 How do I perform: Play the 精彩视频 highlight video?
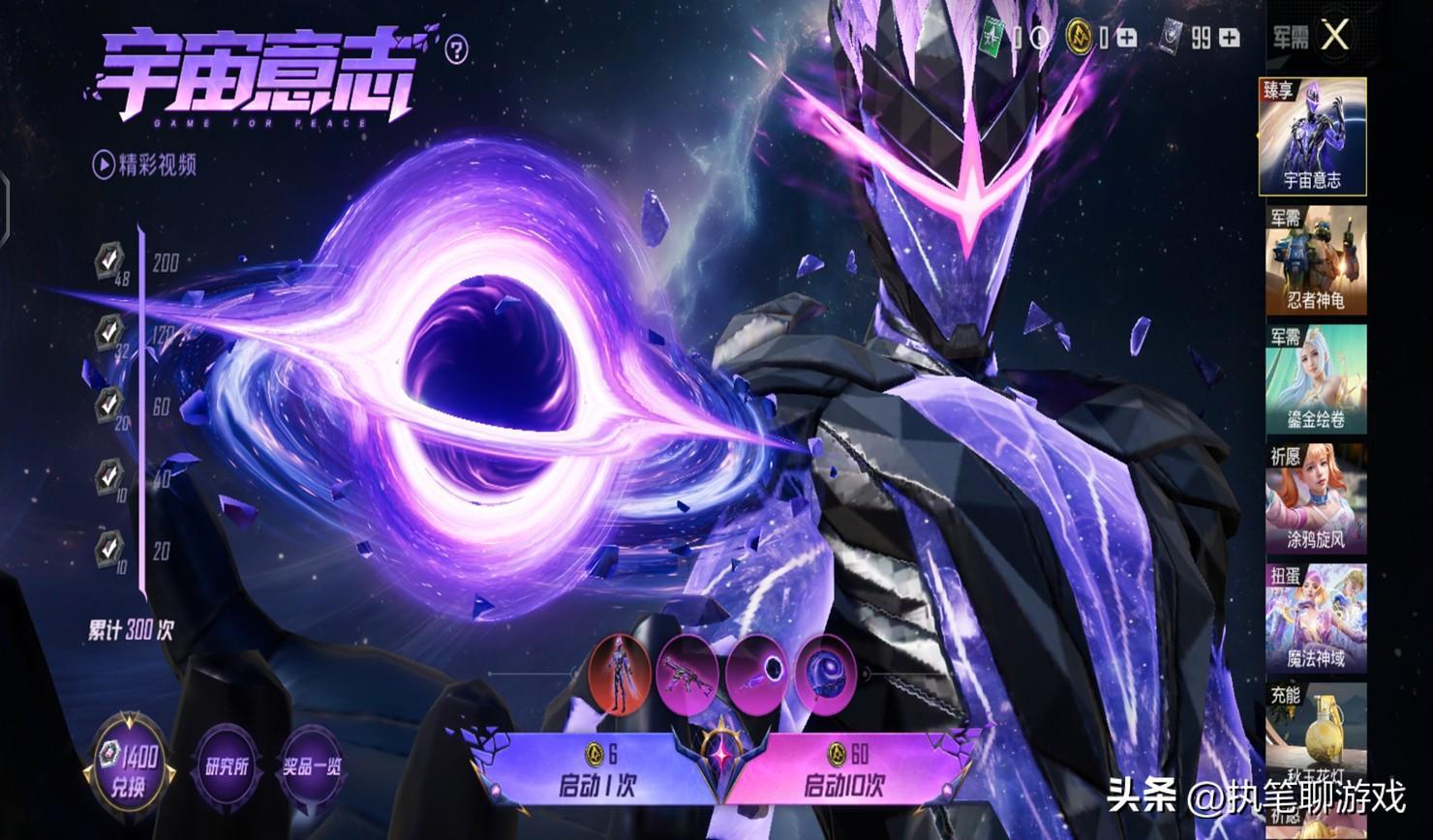coord(144,165)
